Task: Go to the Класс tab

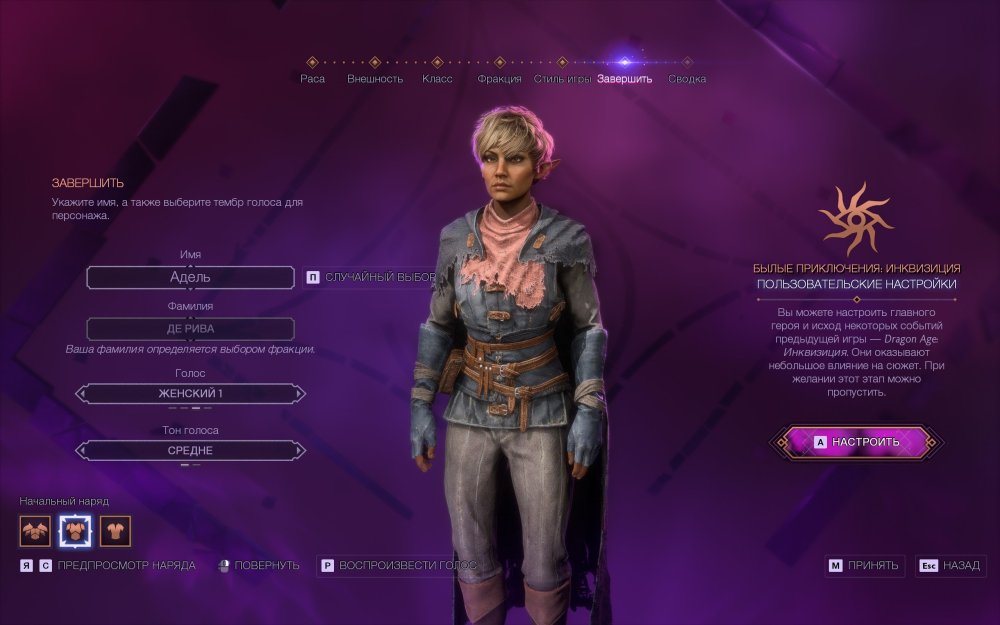Action: tap(437, 78)
